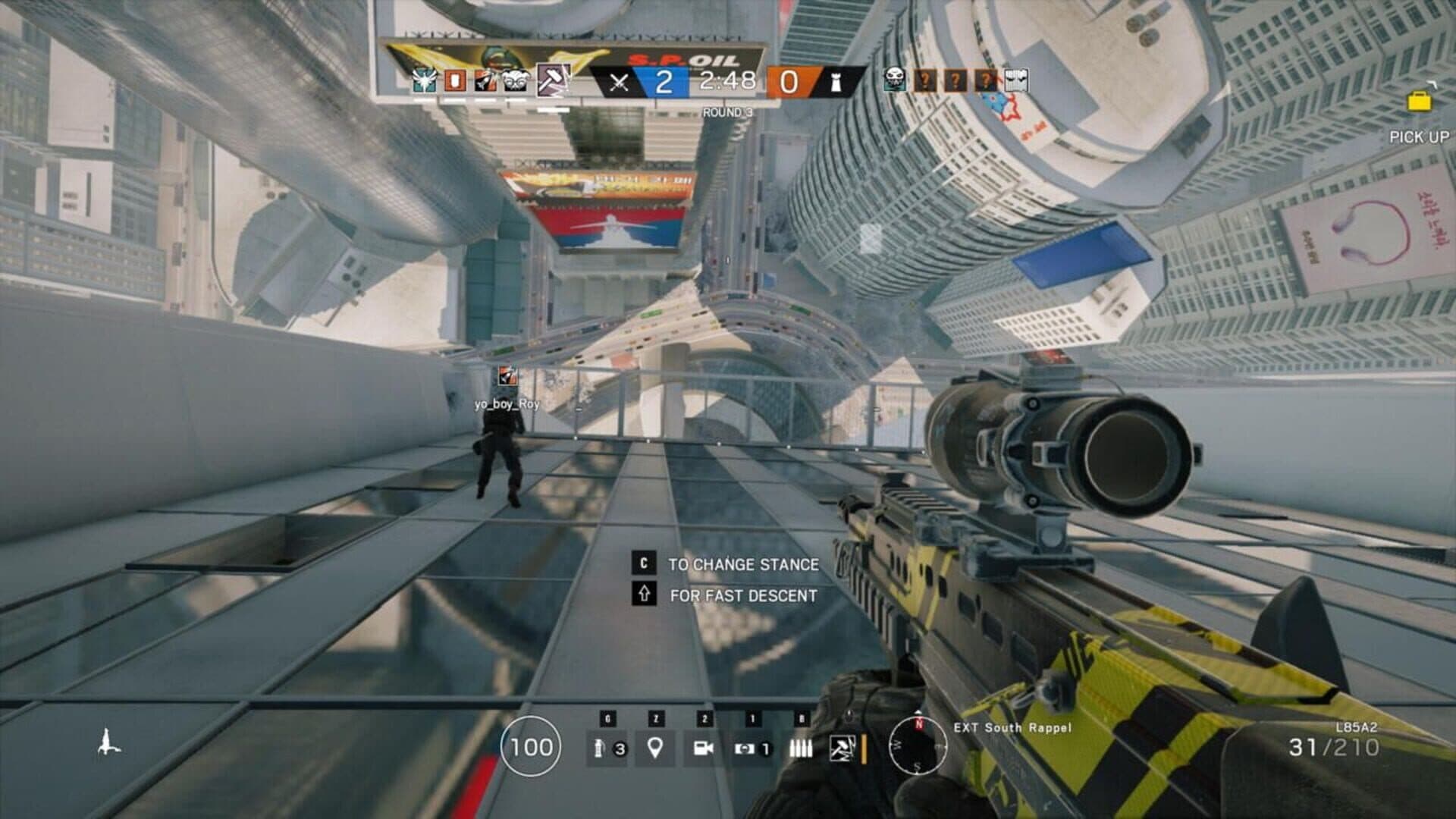Select the teal winged teammate operator icon
The height and width of the screenshot is (819, 1456).
pyautogui.click(x=424, y=80)
